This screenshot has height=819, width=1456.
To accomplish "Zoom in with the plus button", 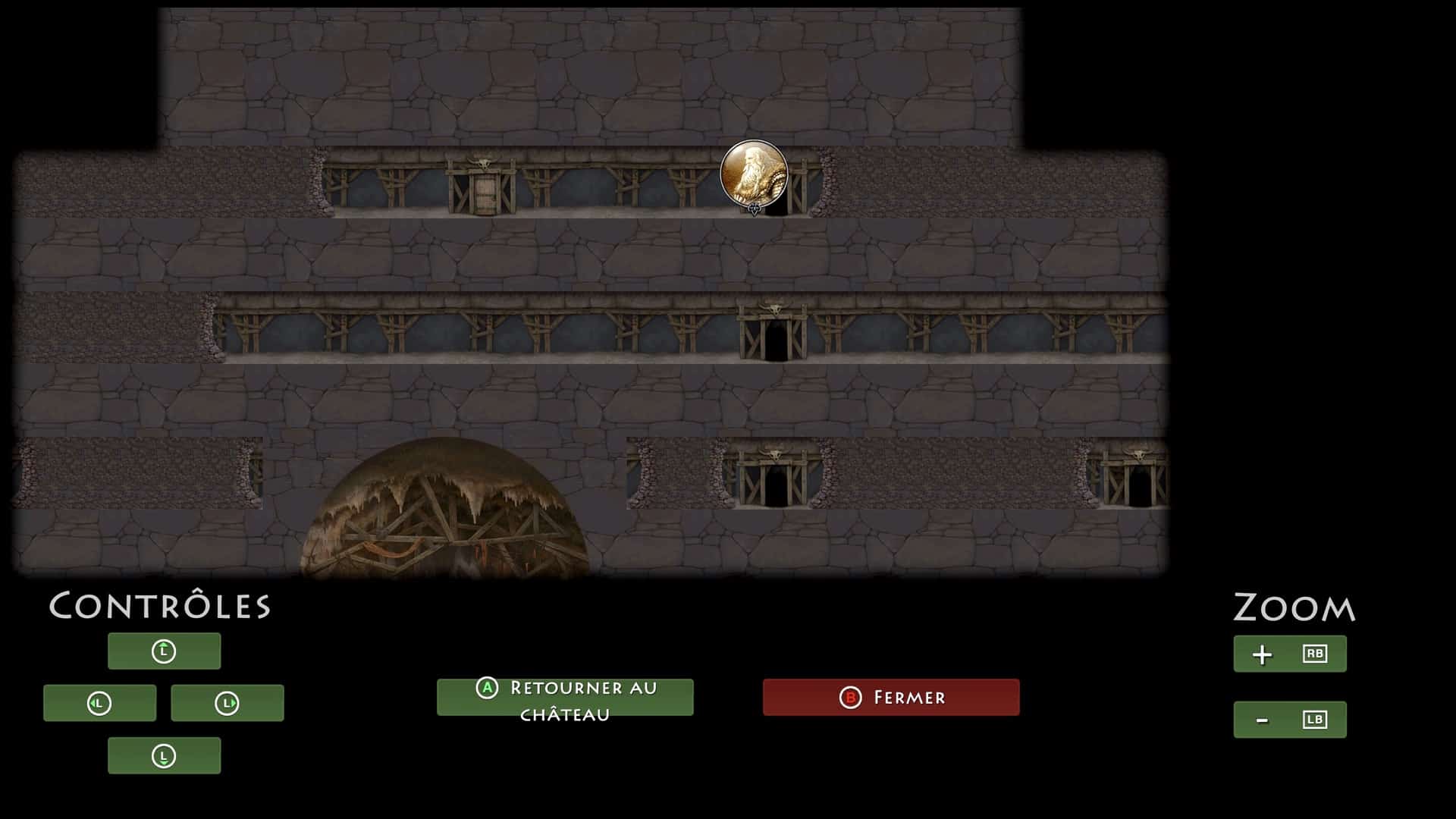I will [1289, 654].
